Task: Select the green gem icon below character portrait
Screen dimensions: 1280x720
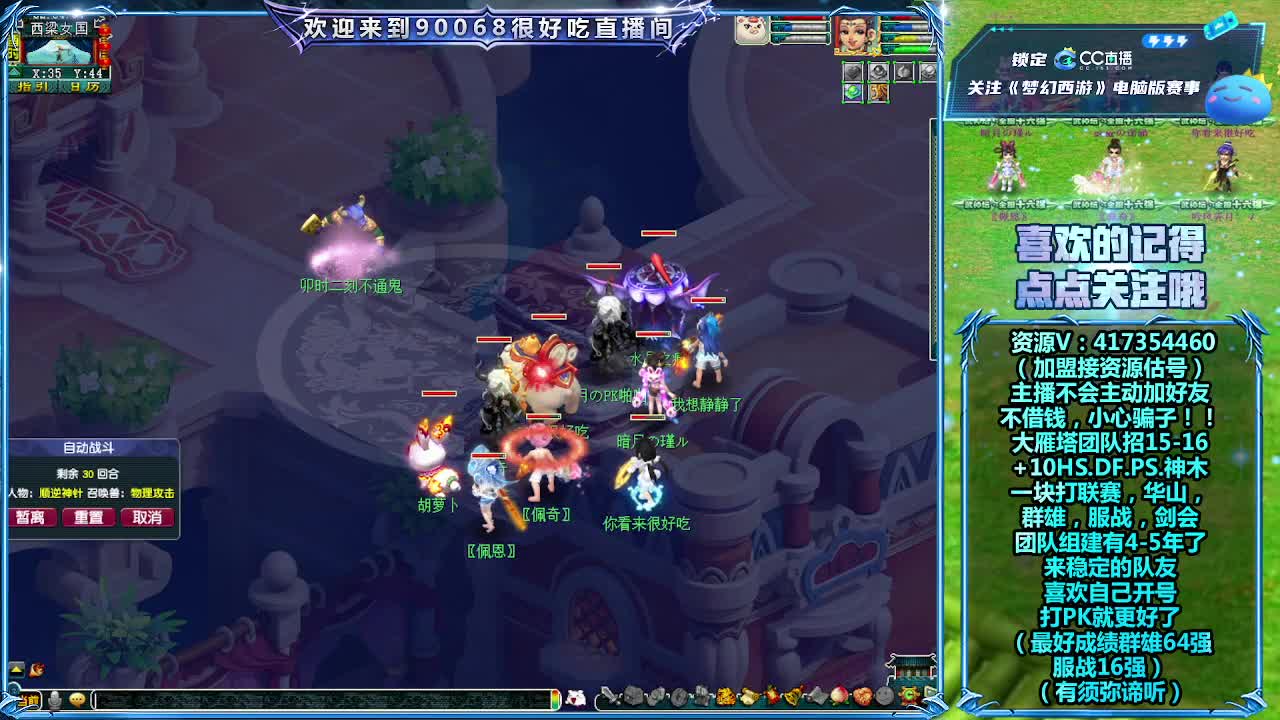Action: pos(853,92)
